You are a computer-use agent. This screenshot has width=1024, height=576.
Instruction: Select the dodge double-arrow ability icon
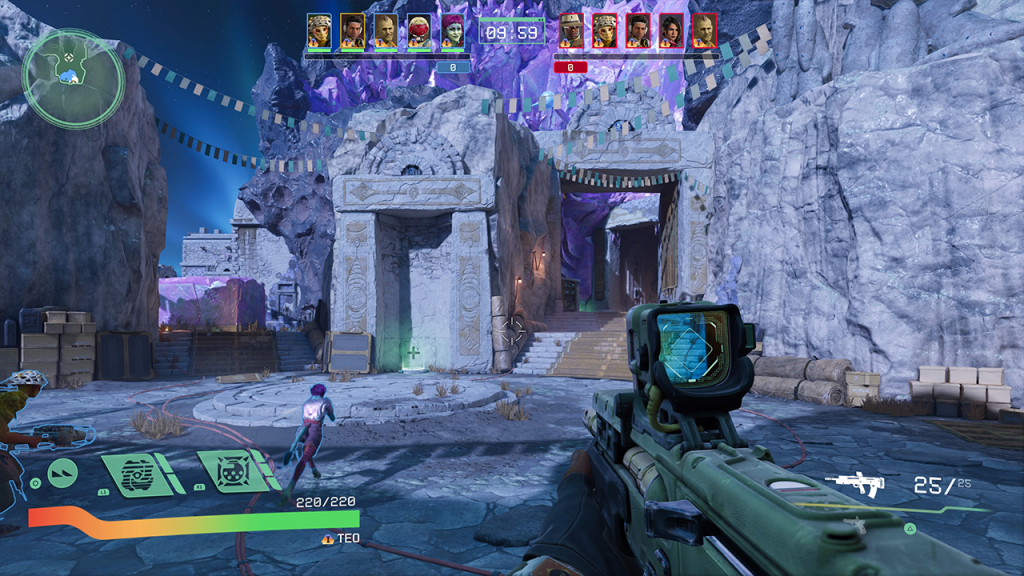(x=64, y=474)
